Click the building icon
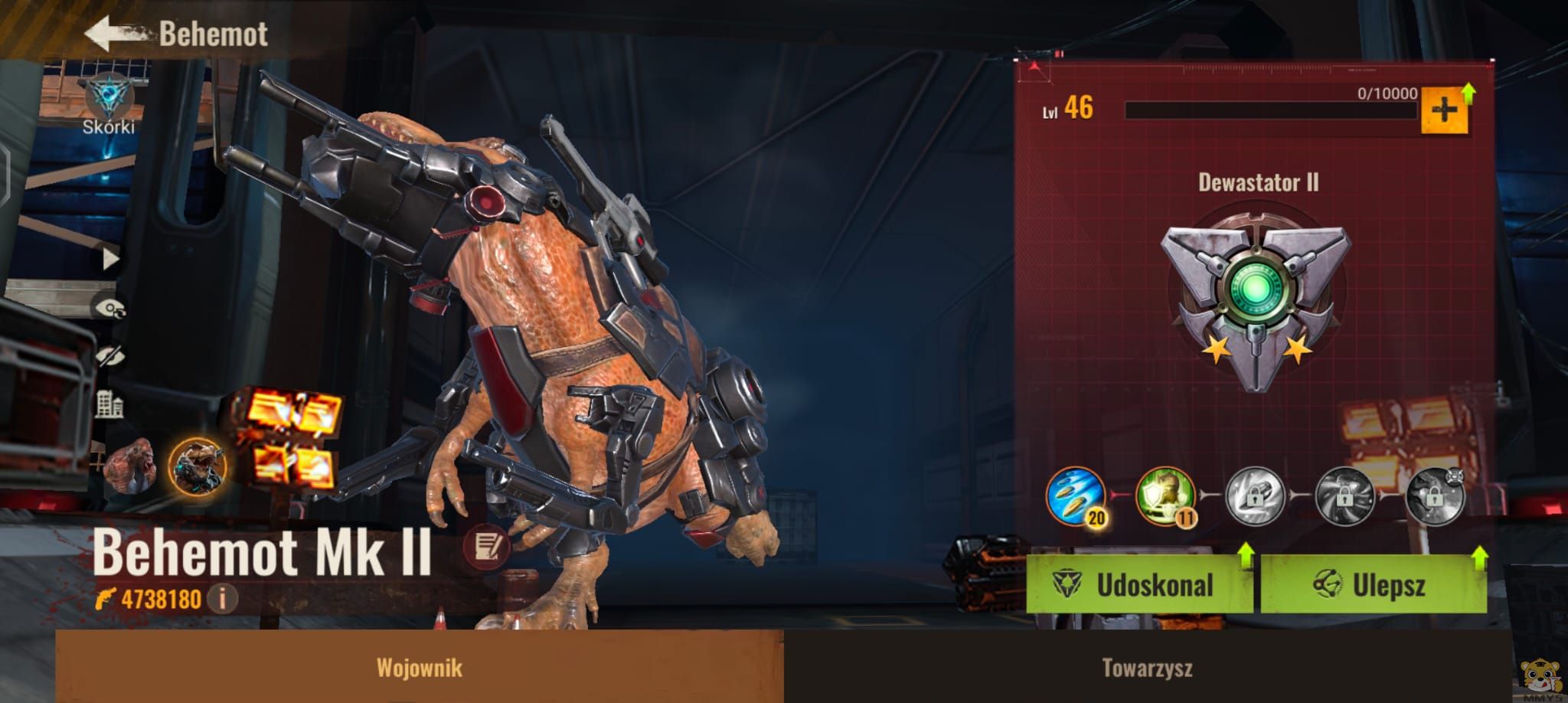 click(x=109, y=404)
